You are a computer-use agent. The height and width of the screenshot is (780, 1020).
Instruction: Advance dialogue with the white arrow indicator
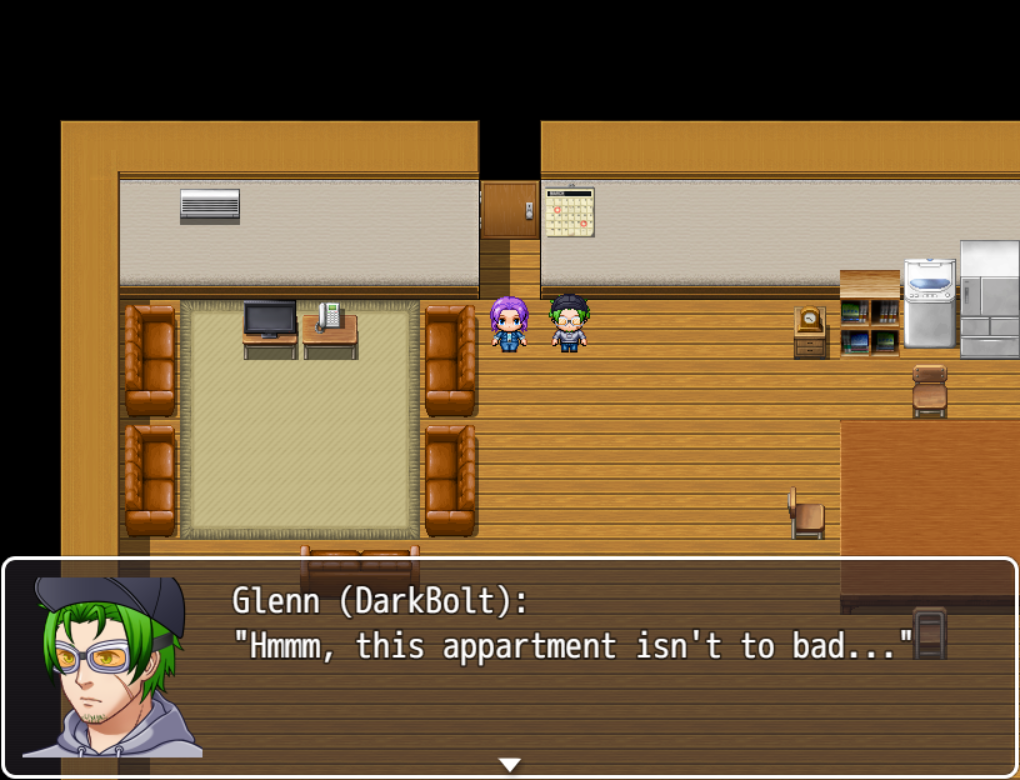pyautogui.click(x=510, y=765)
